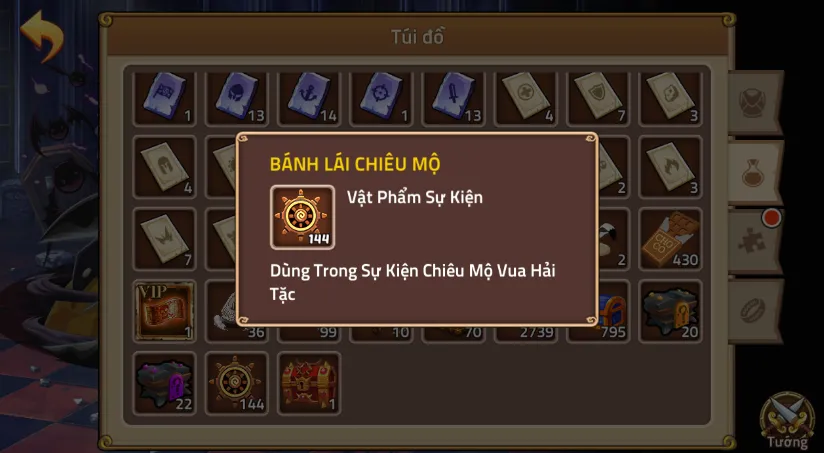Select the chocolate bar item with 430
The image size is (824, 453).
(x=670, y=238)
